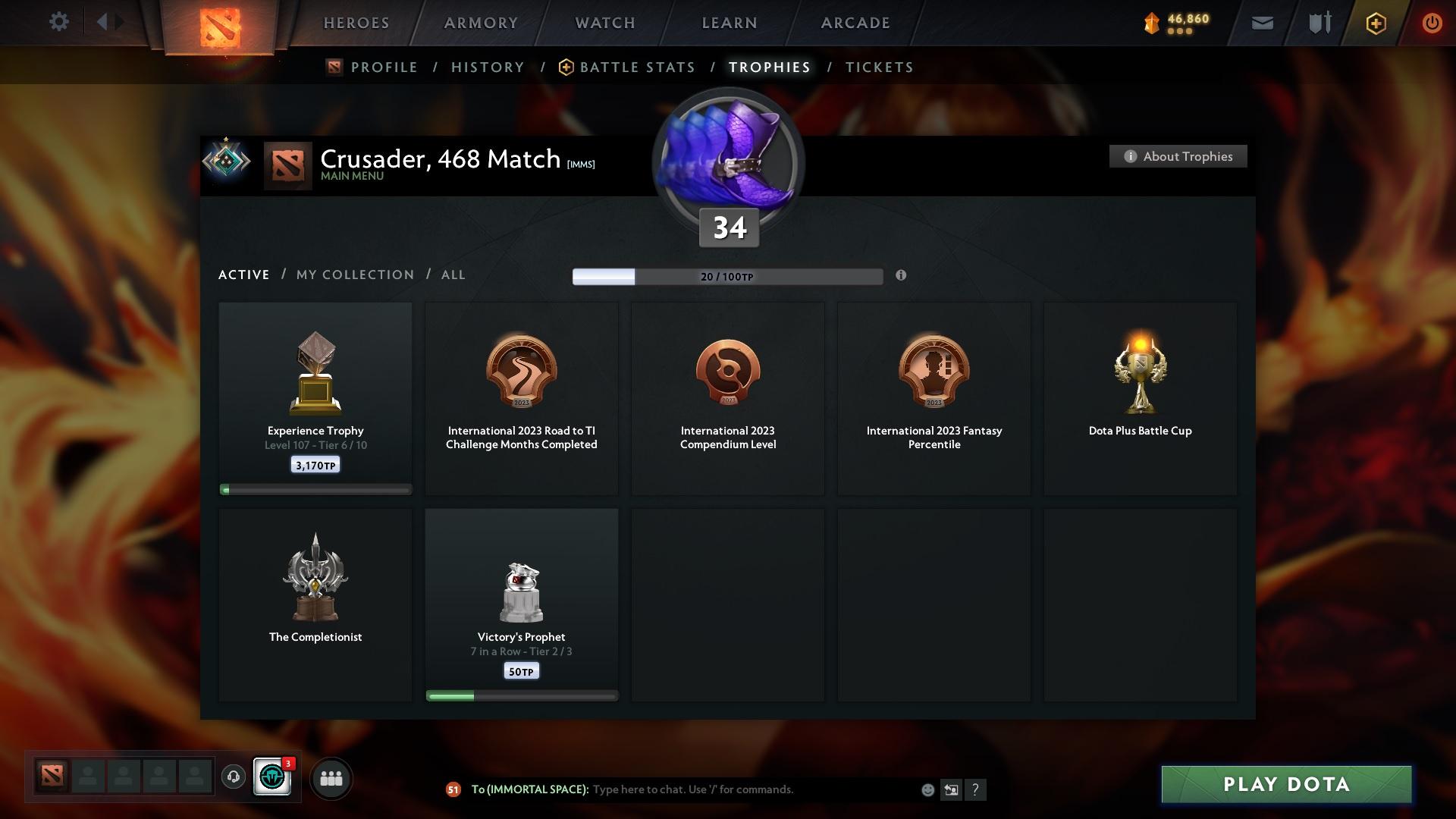Click the red power button icon
This screenshot has height=819, width=1456.
point(1432,23)
